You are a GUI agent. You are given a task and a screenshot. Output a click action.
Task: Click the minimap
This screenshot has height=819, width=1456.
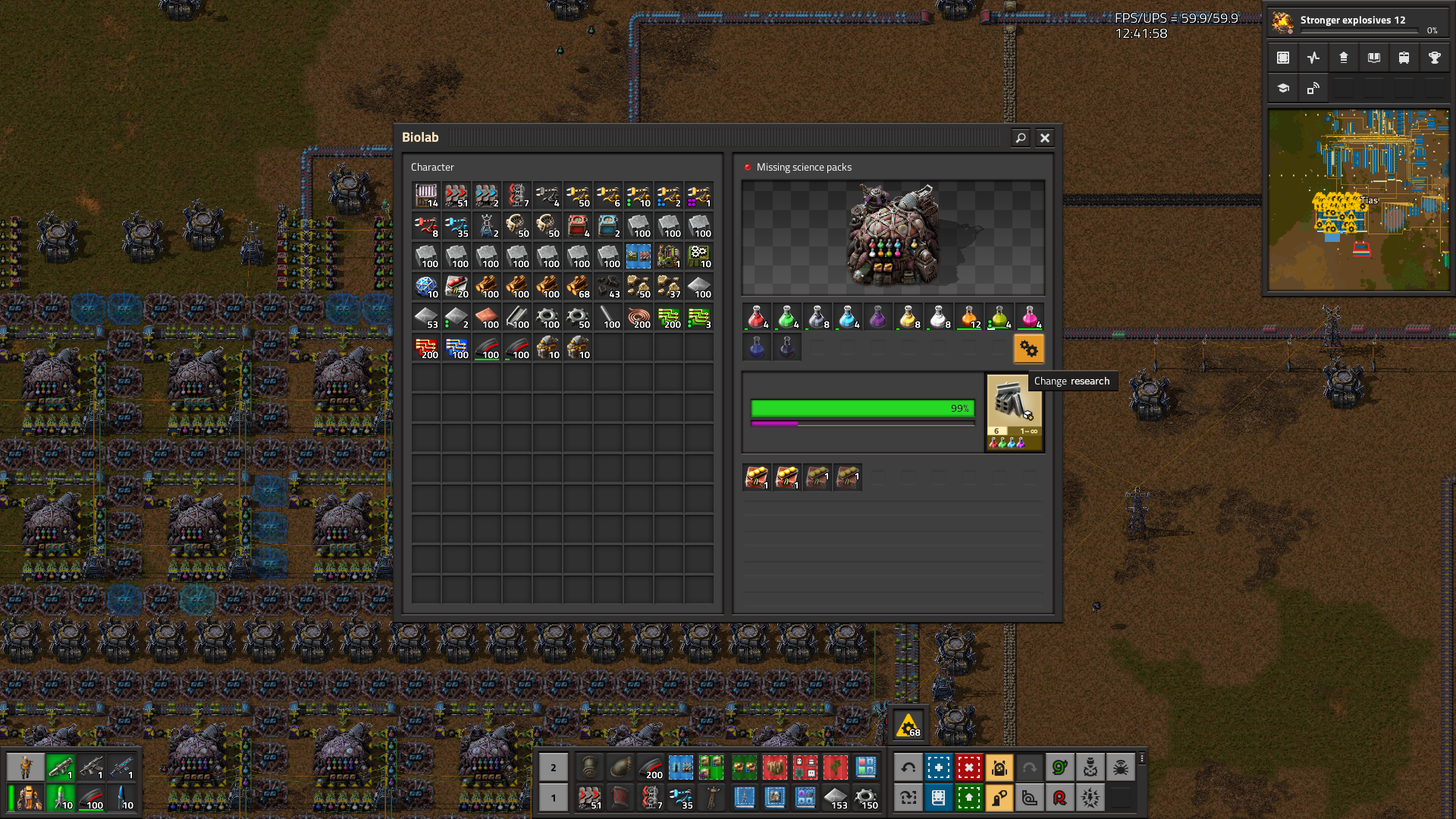pos(1358,200)
